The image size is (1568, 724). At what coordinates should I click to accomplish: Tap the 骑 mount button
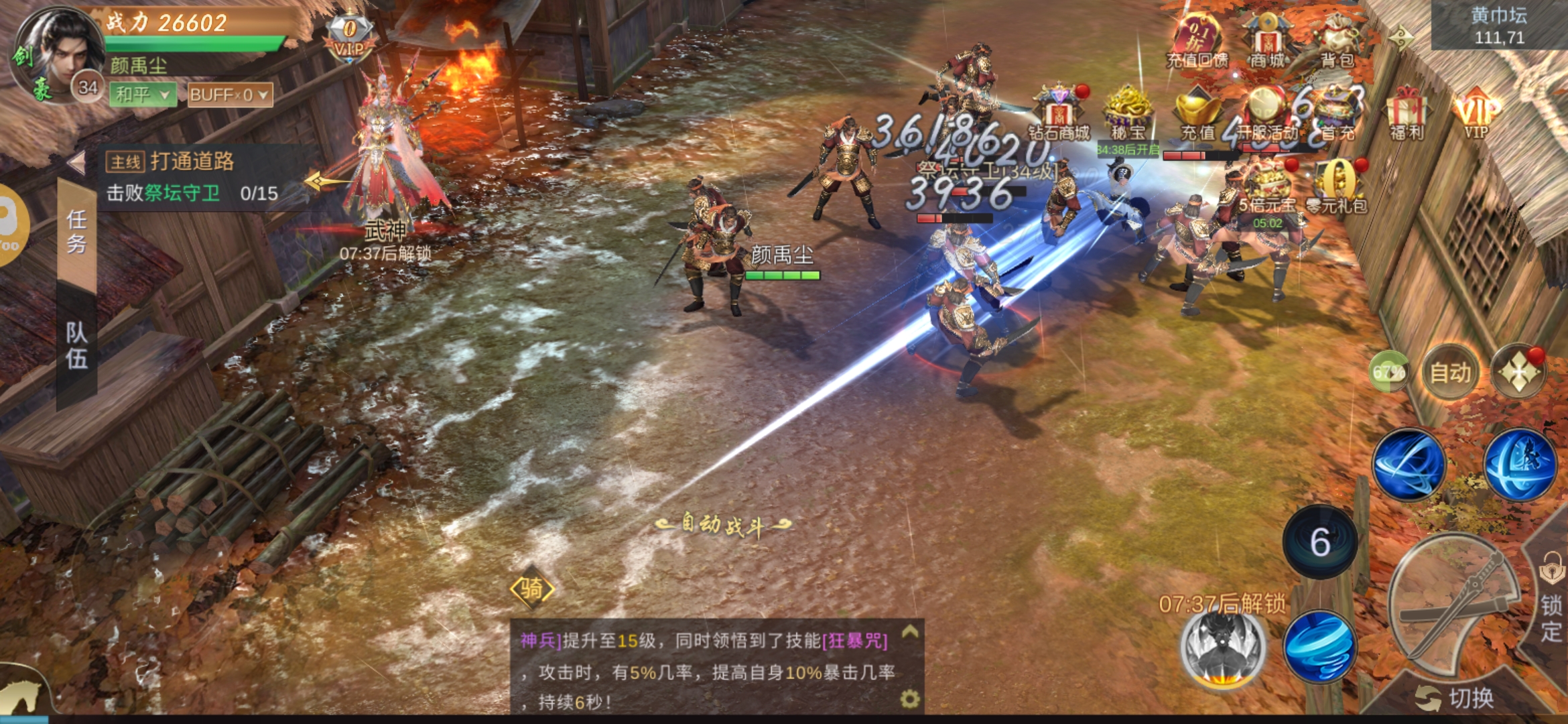pyautogui.click(x=532, y=589)
